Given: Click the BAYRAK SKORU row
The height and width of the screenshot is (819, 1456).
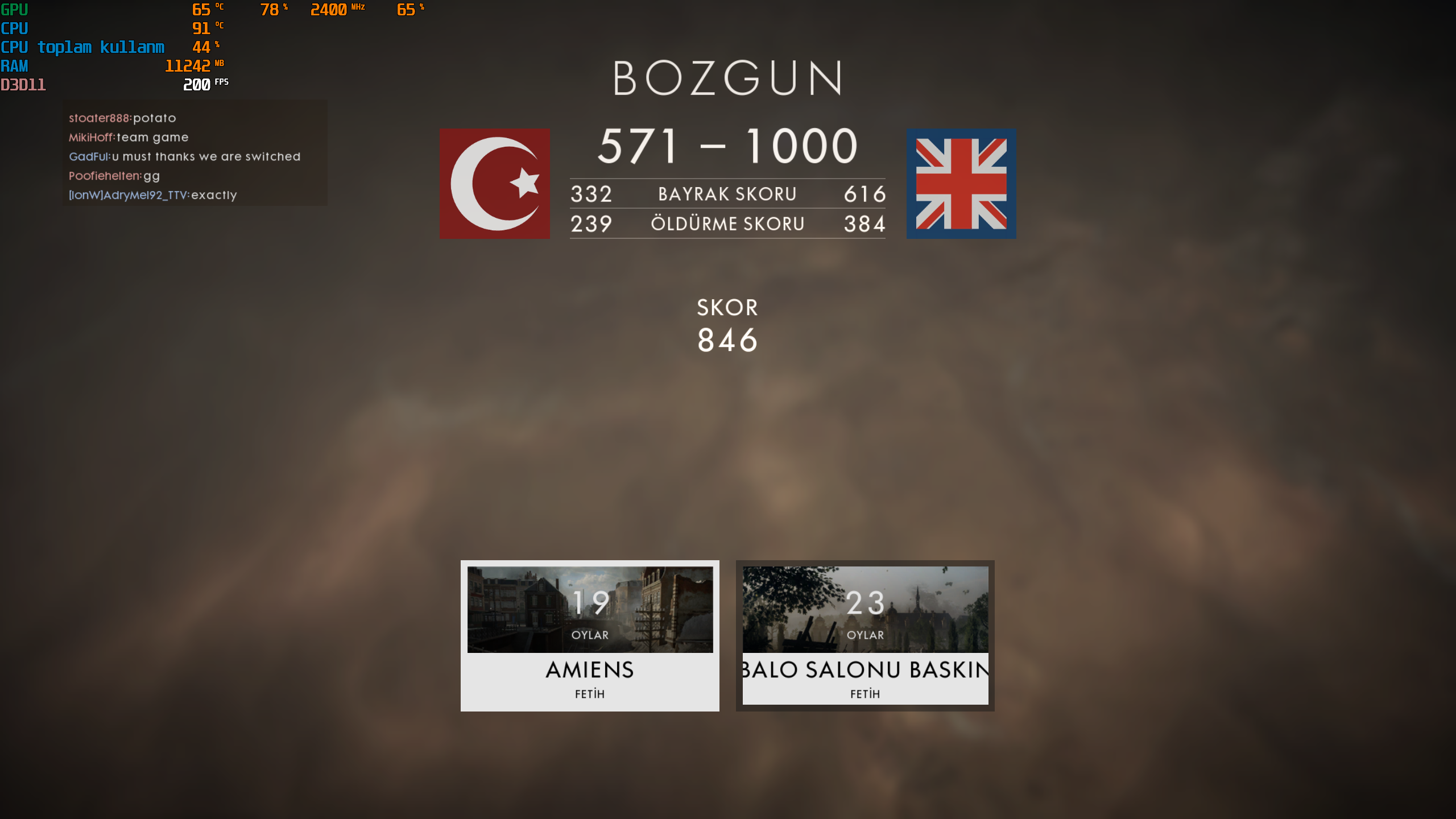Looking at the screenshot, I should point(727,194).
